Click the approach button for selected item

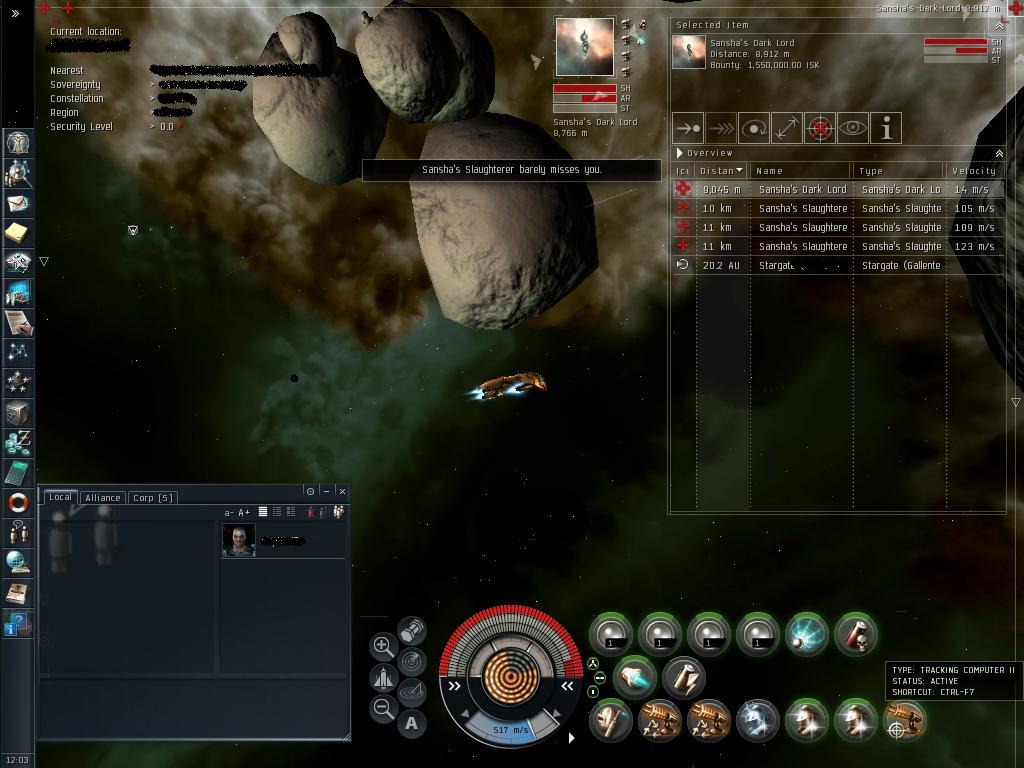(688, 128)
